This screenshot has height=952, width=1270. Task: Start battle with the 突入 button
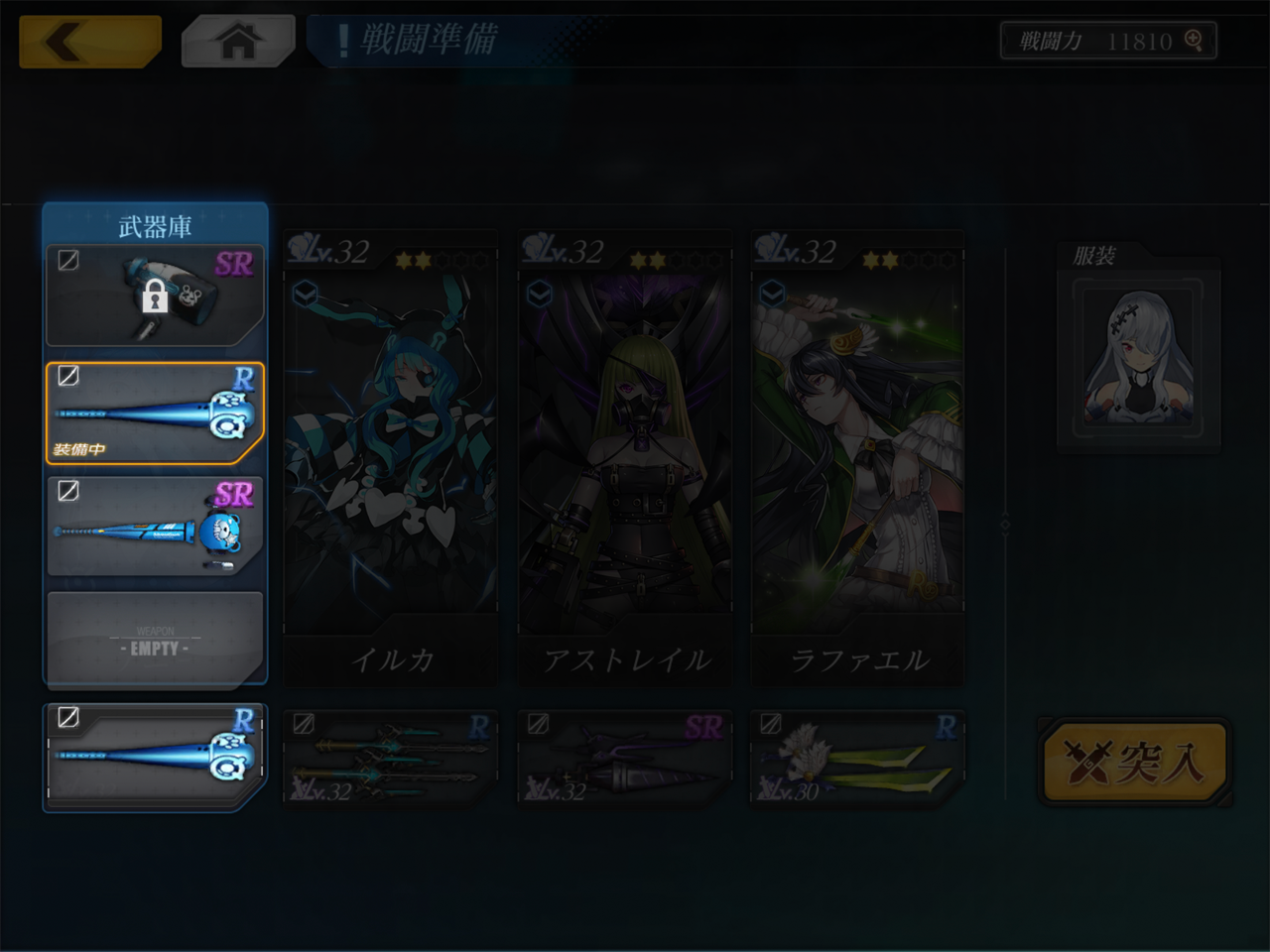tap(1135, 762)
